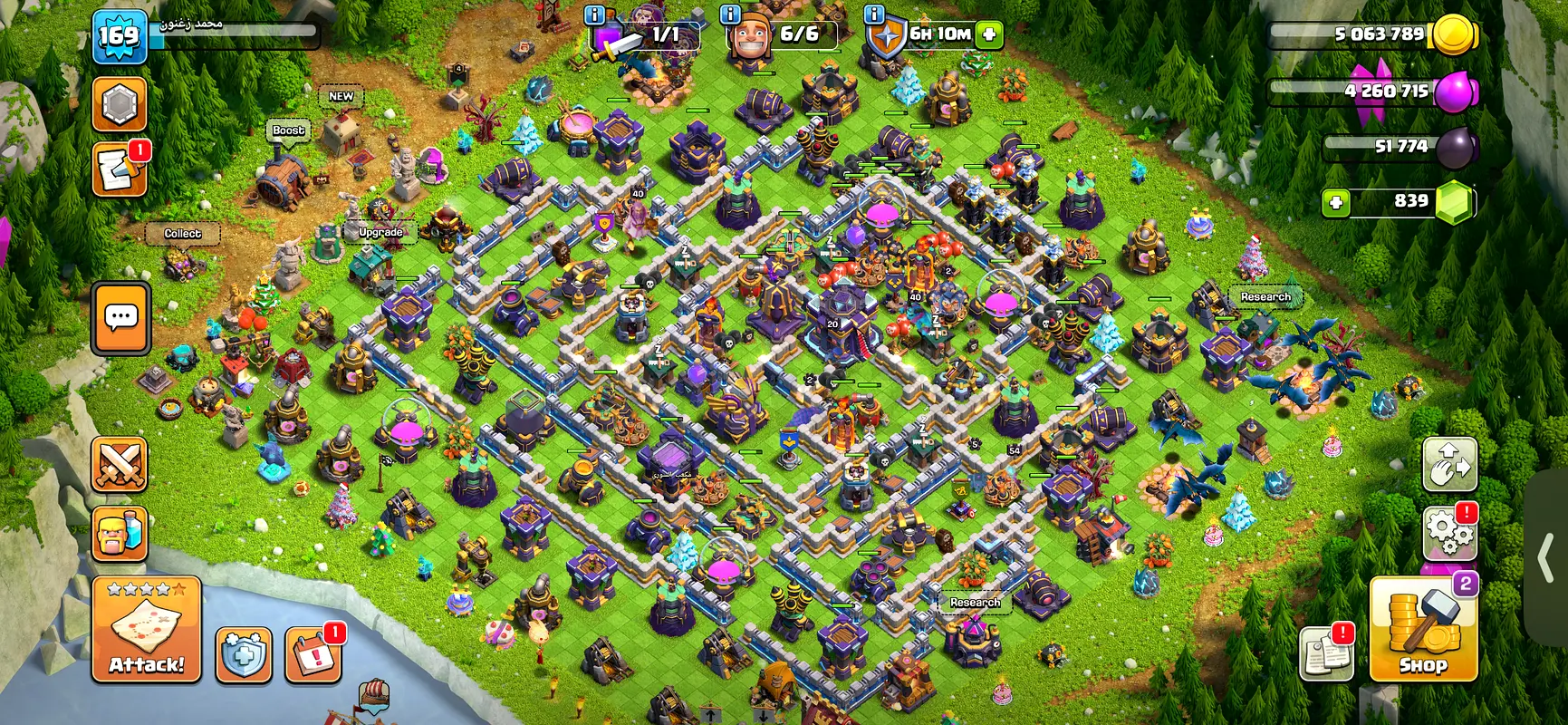Open the task list clipboard button
This screenshot has height=725, width=1568.
1326,652
